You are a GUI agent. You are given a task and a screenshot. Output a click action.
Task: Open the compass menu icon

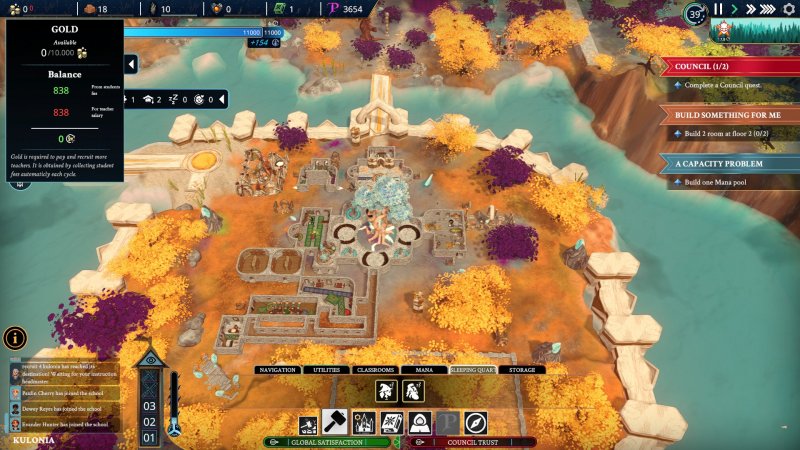pyautogui.click(x=475, y=424)
